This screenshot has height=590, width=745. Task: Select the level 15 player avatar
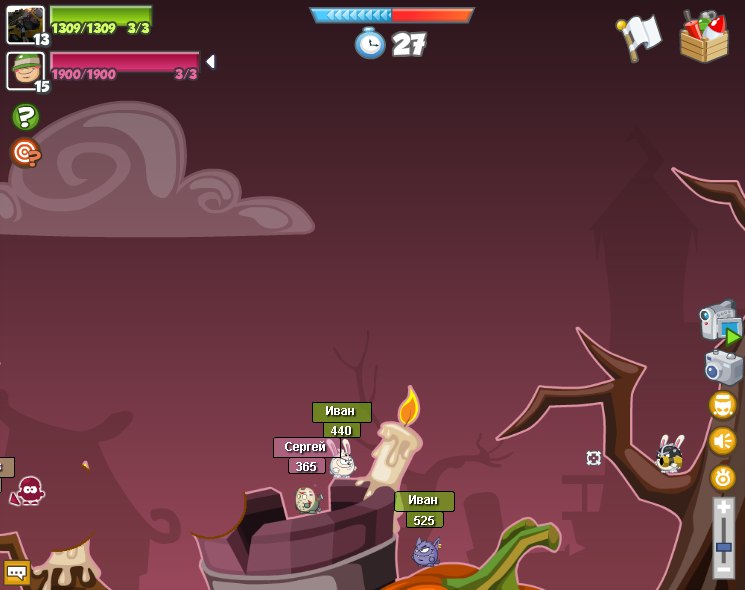coord(25,70)
